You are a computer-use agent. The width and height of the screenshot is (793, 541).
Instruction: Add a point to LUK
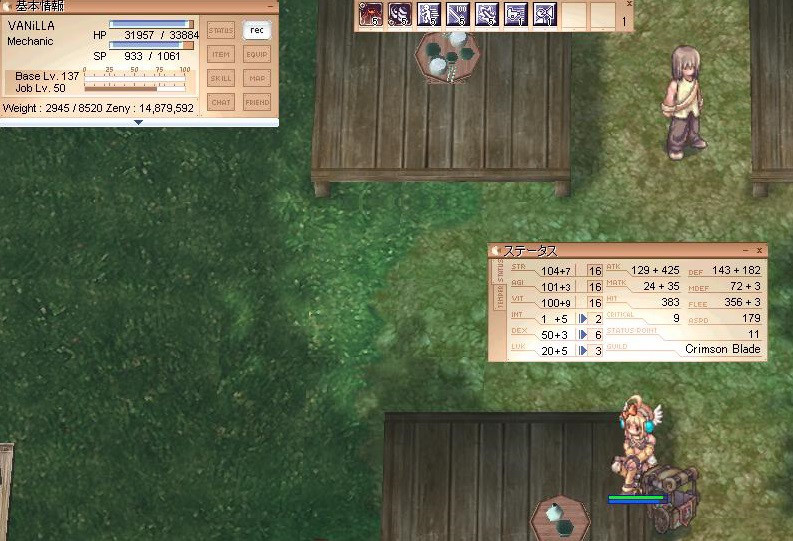582,350
